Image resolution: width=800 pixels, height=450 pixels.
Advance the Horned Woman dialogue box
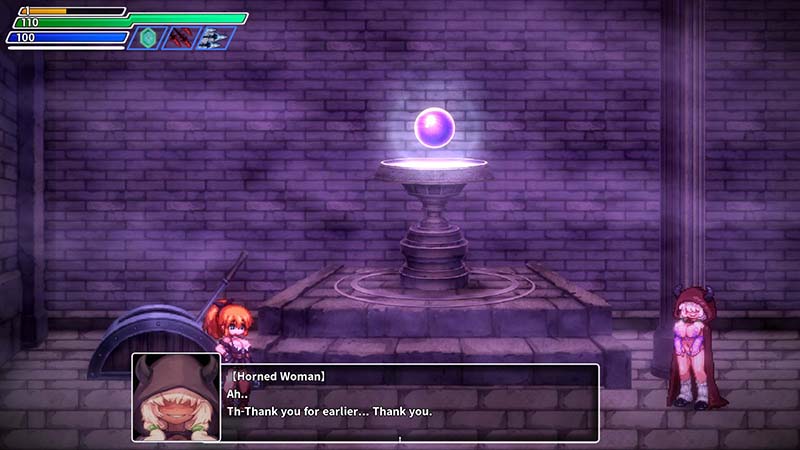click(408, 402)
